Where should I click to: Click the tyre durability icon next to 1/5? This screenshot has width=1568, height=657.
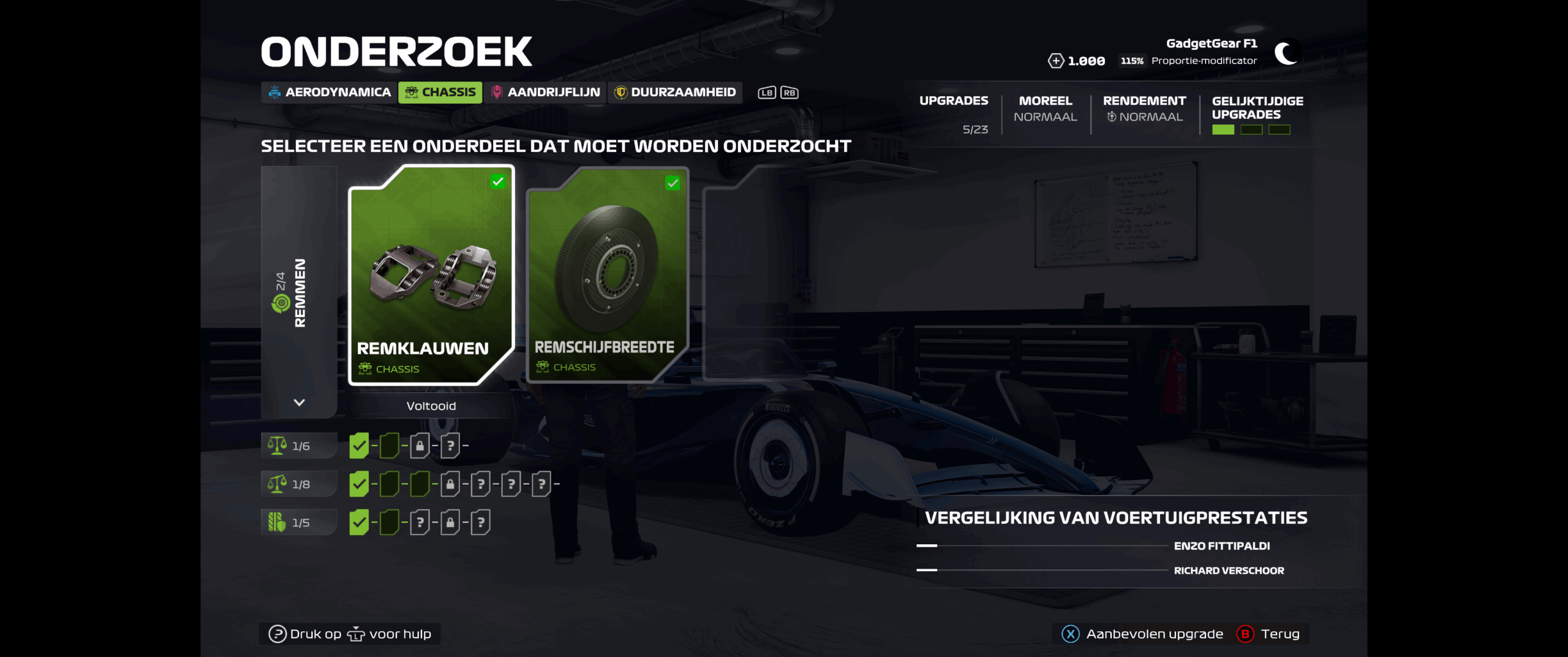coord(277,522)
